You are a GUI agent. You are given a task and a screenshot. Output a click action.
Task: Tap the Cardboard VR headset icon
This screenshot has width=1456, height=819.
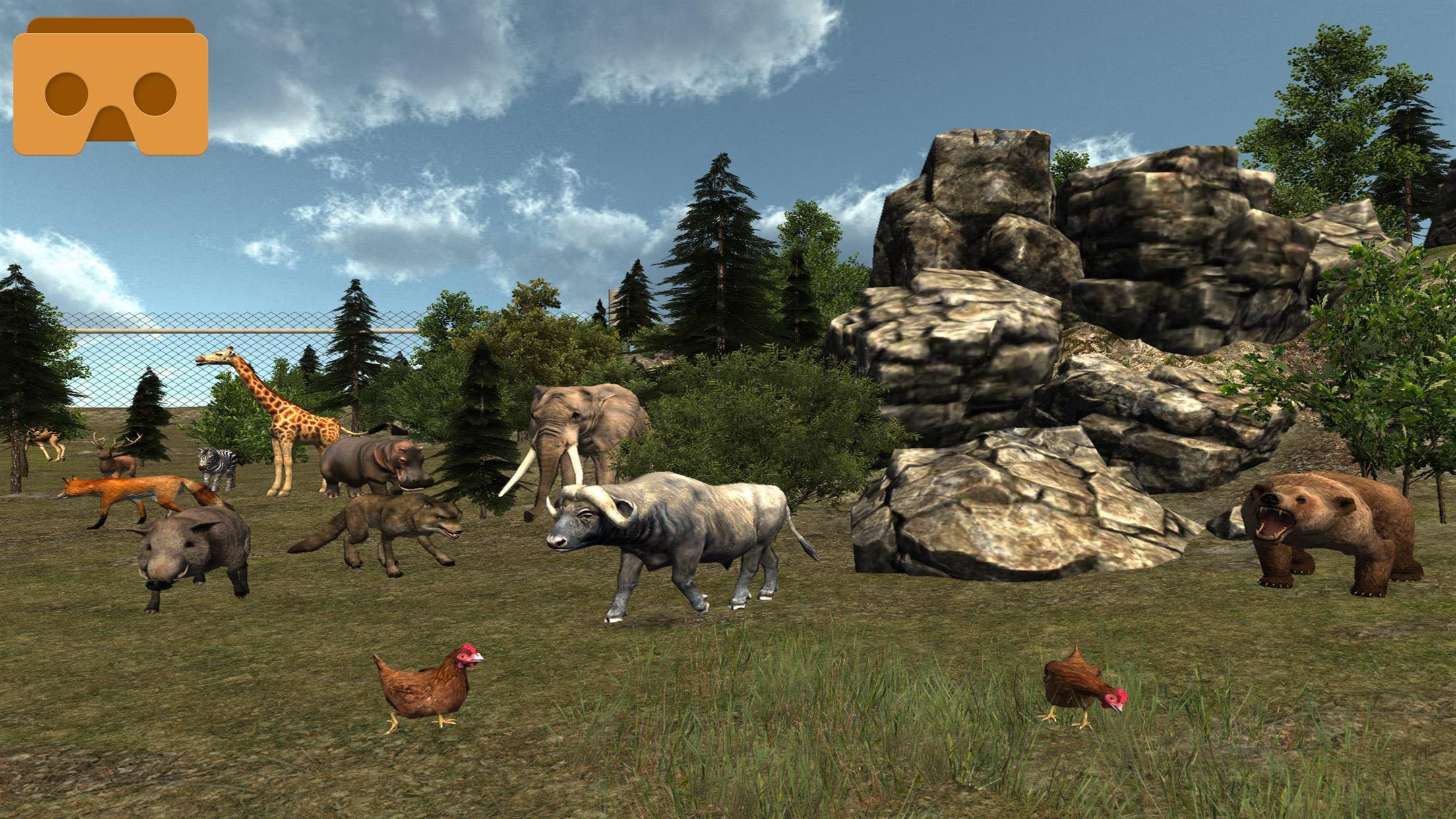(111, 86)
